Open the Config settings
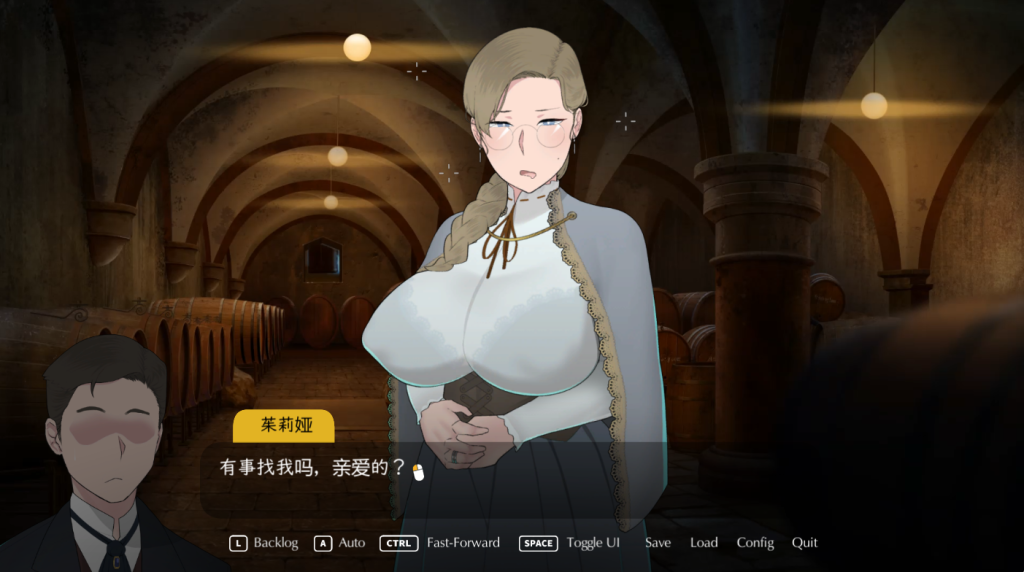Screen dimensions: 1024x572 tap(755, 543)
